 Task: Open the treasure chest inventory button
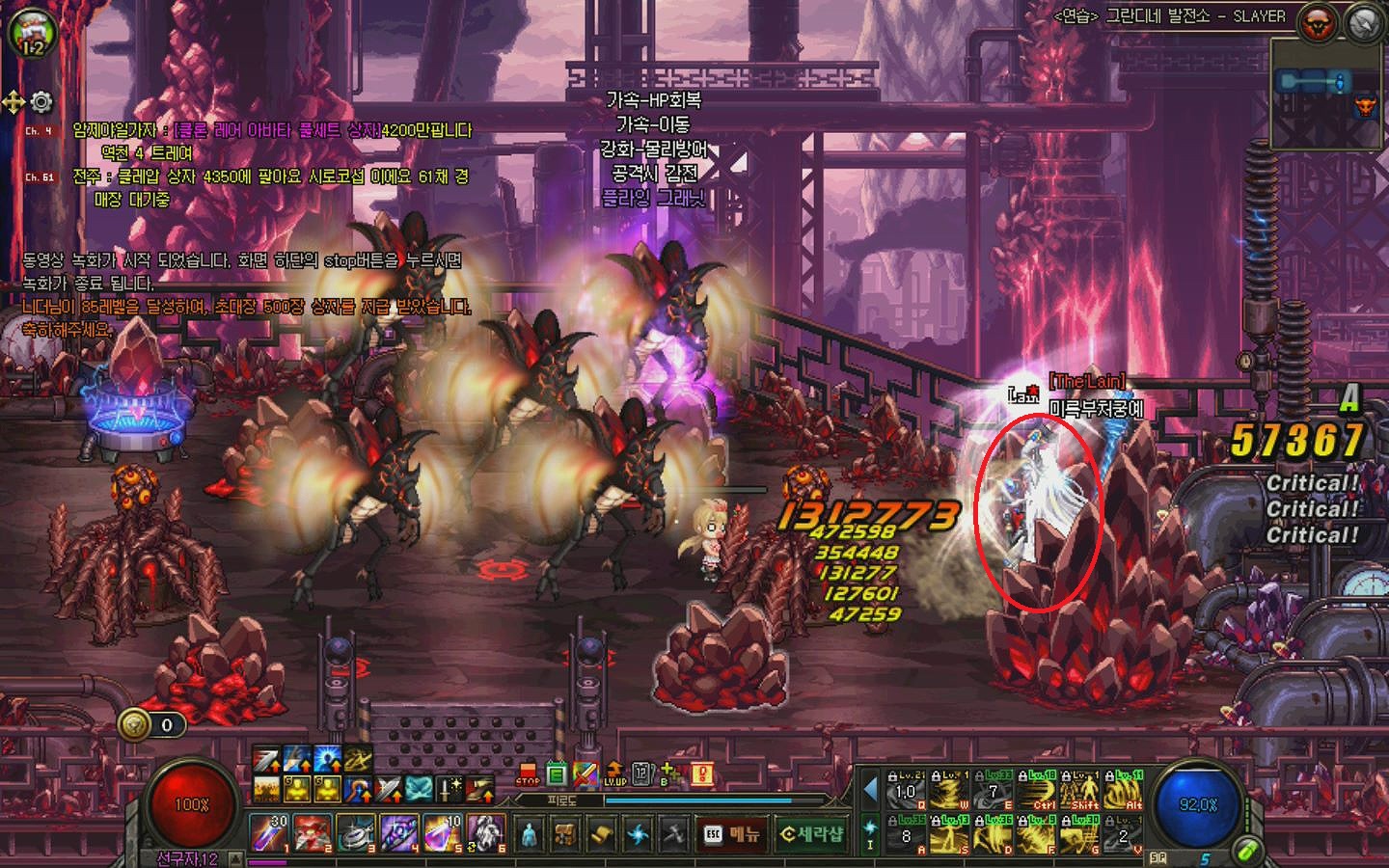coord(565,834)
